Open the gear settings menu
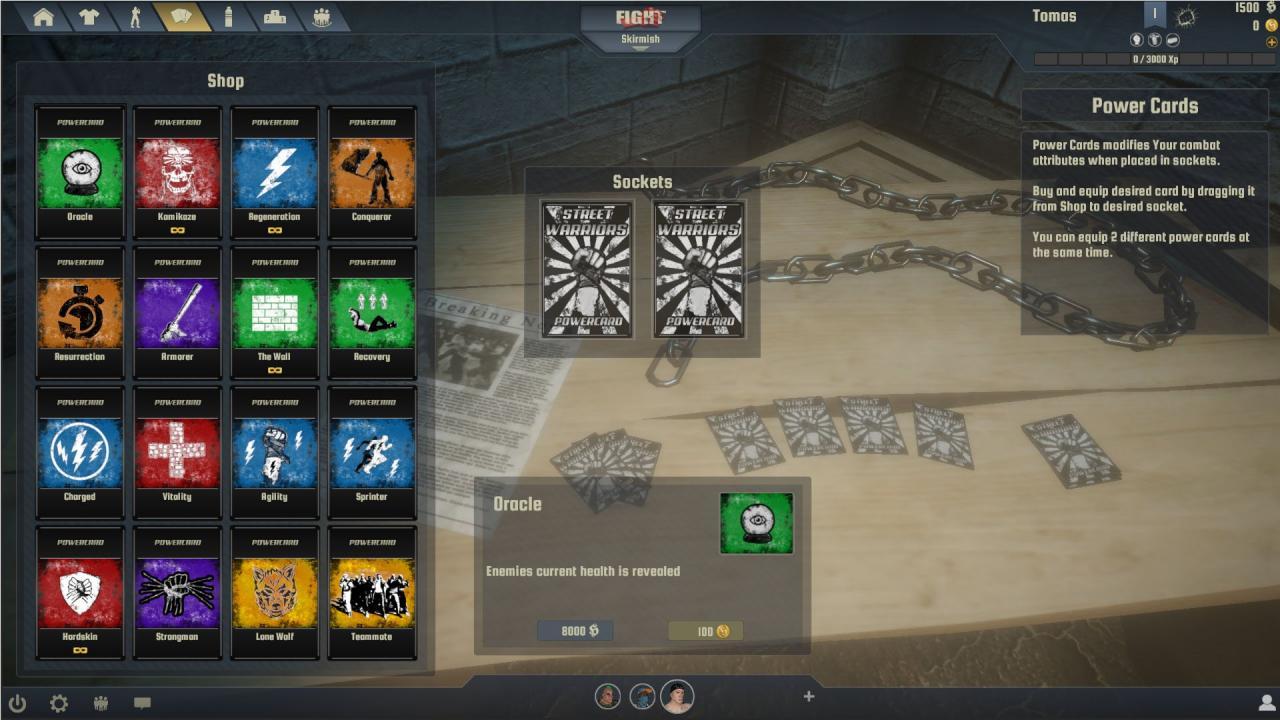The image size is (1280, 720). pyautogui.click(x=59, y=703)
